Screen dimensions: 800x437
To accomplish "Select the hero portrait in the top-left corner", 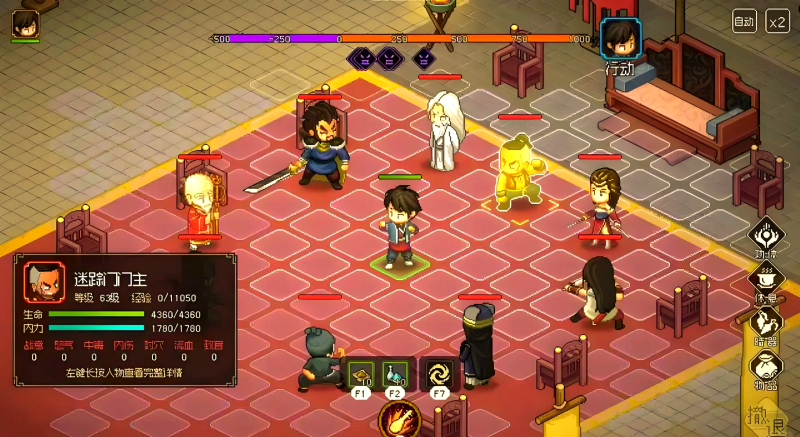I will pyautogui.click(x=25, y=23).
